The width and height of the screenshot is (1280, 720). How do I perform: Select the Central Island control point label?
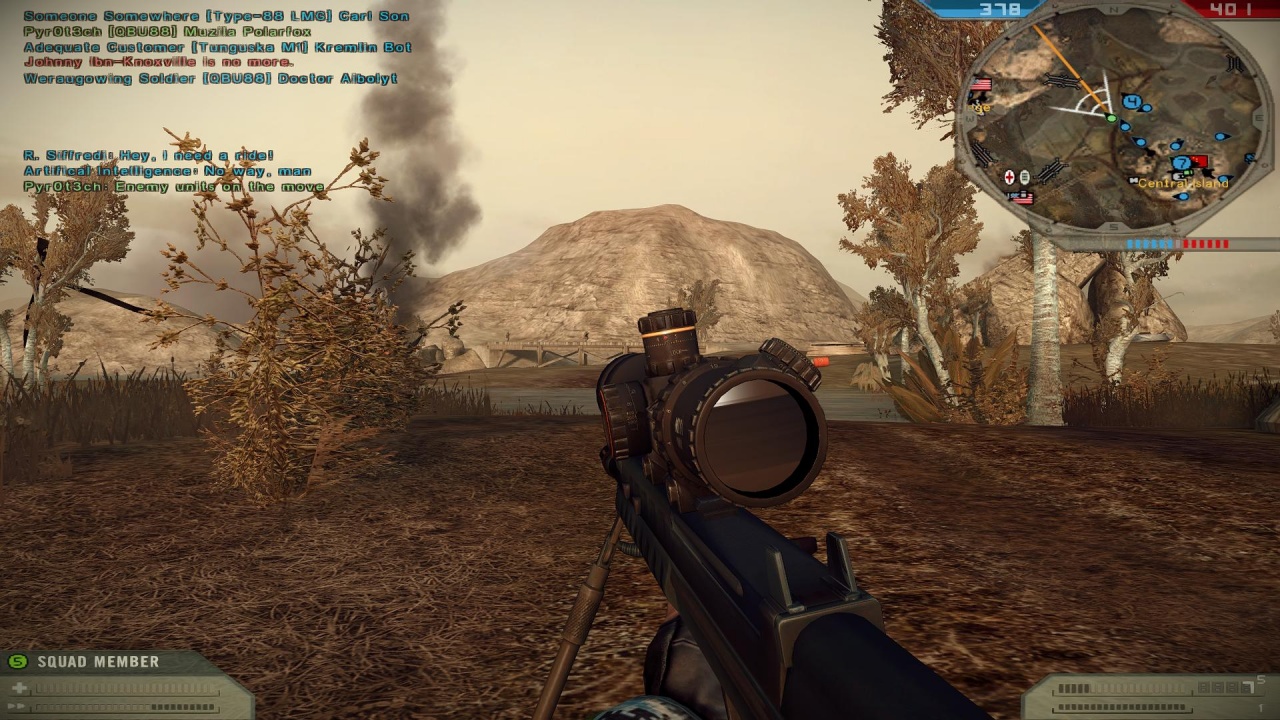pyautogui.click(x=1183, y=184)
